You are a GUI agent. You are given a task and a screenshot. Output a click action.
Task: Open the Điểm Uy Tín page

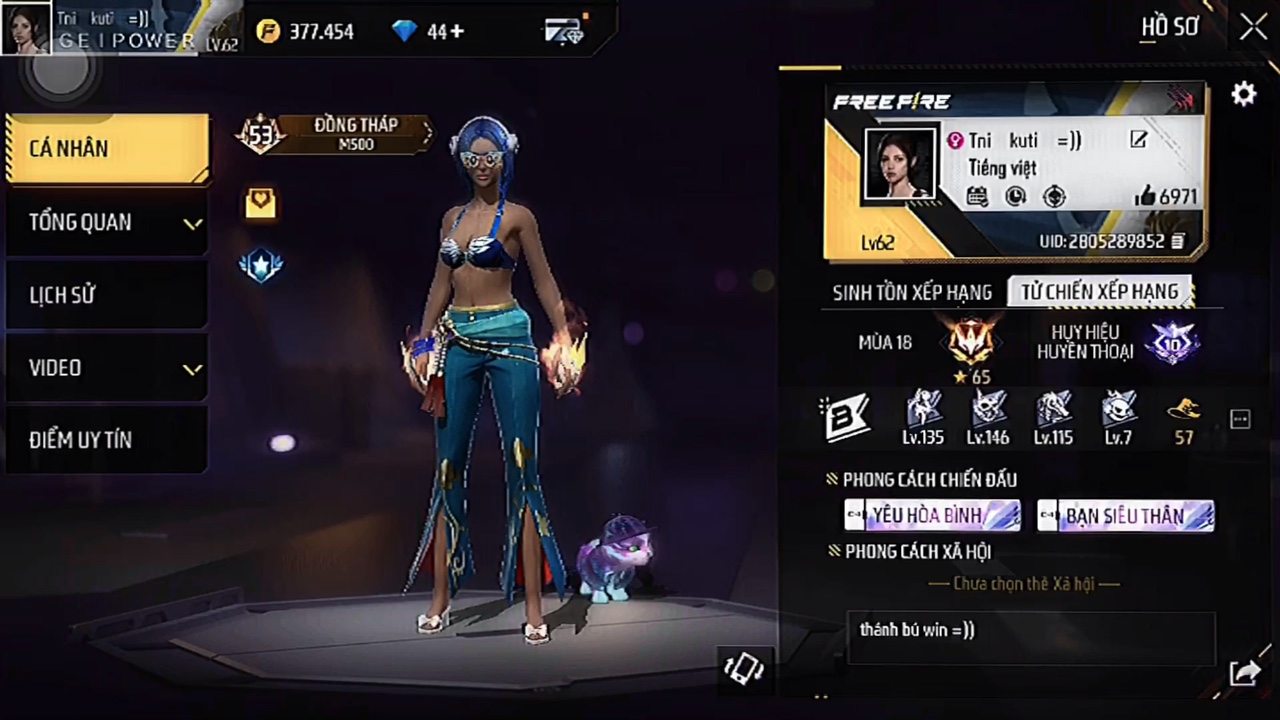pyautogui.click(x=107, y=440)
